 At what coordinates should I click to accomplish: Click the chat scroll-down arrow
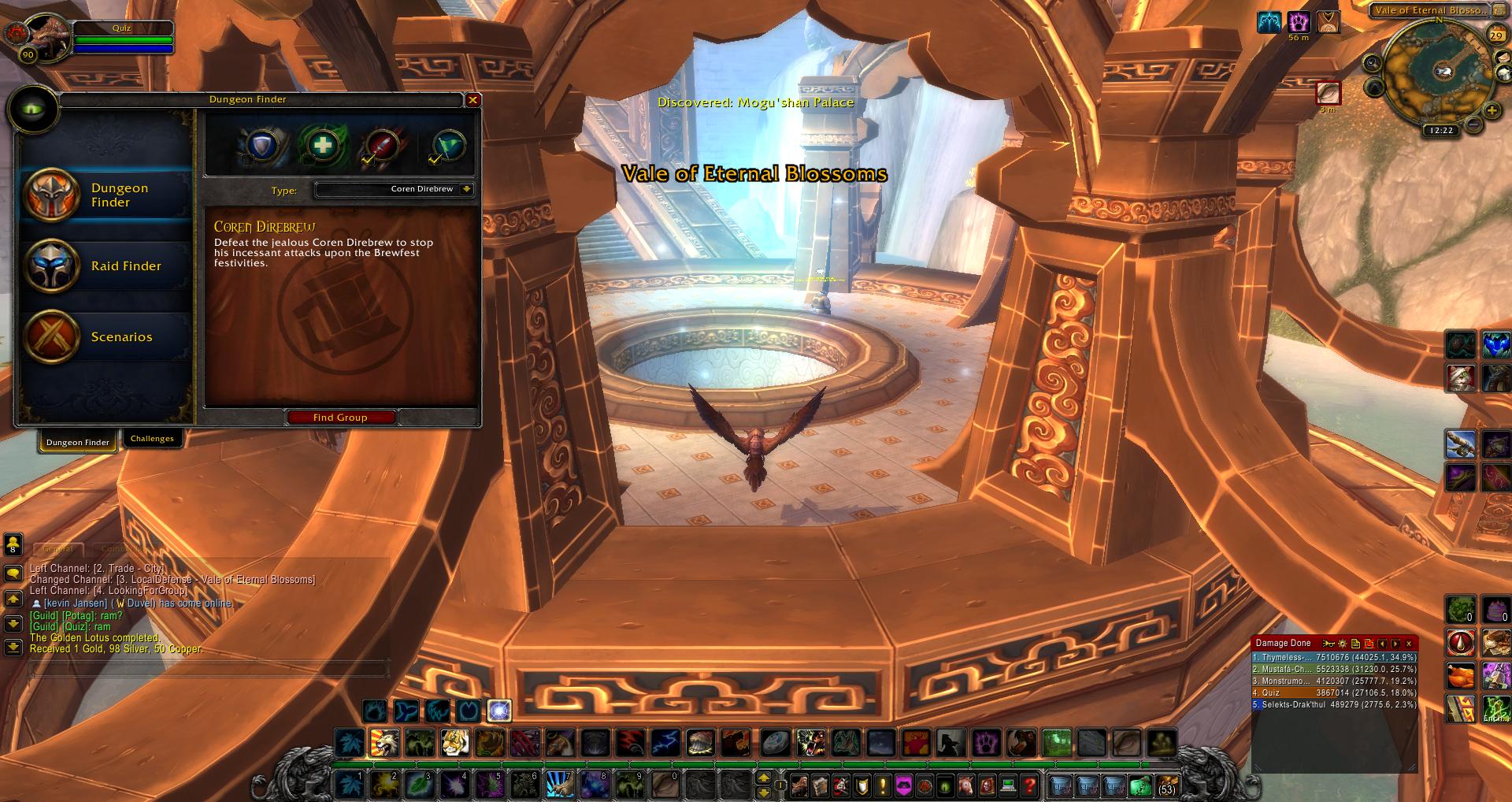[13, 623]
